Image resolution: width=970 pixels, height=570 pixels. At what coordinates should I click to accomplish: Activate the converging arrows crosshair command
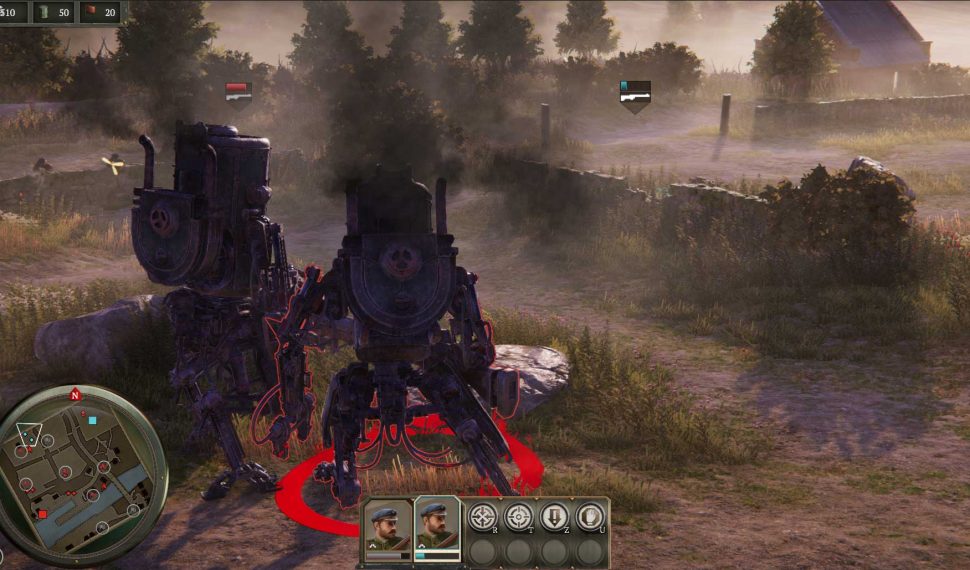tap(483, 516)
